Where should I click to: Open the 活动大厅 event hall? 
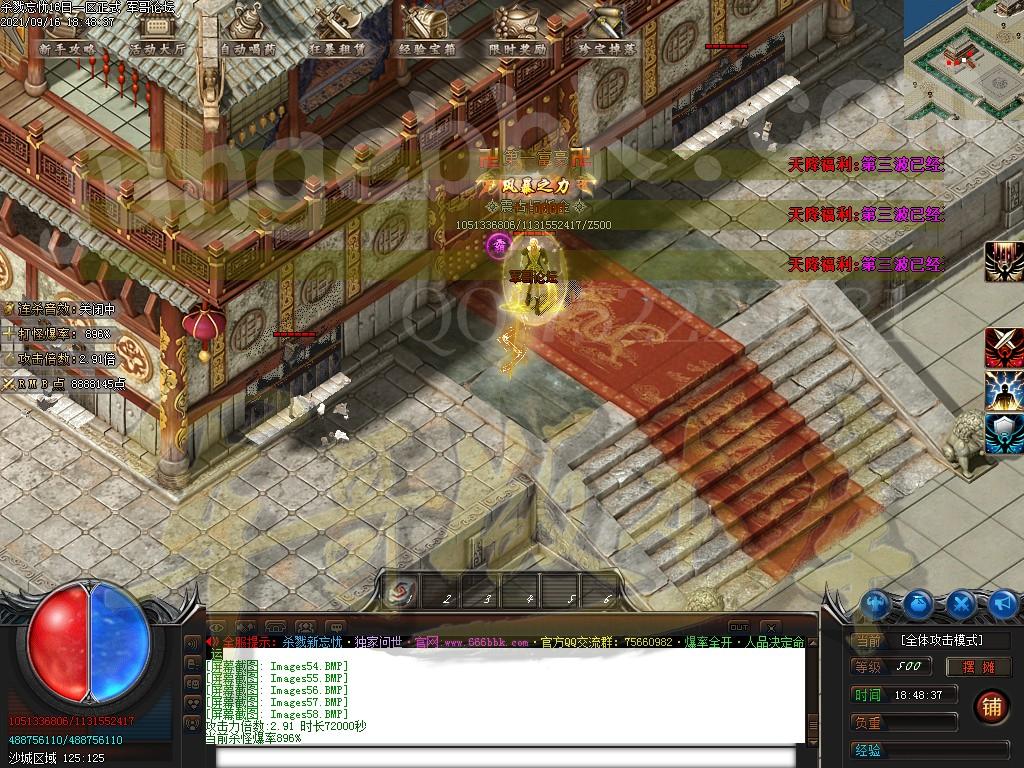157,47
